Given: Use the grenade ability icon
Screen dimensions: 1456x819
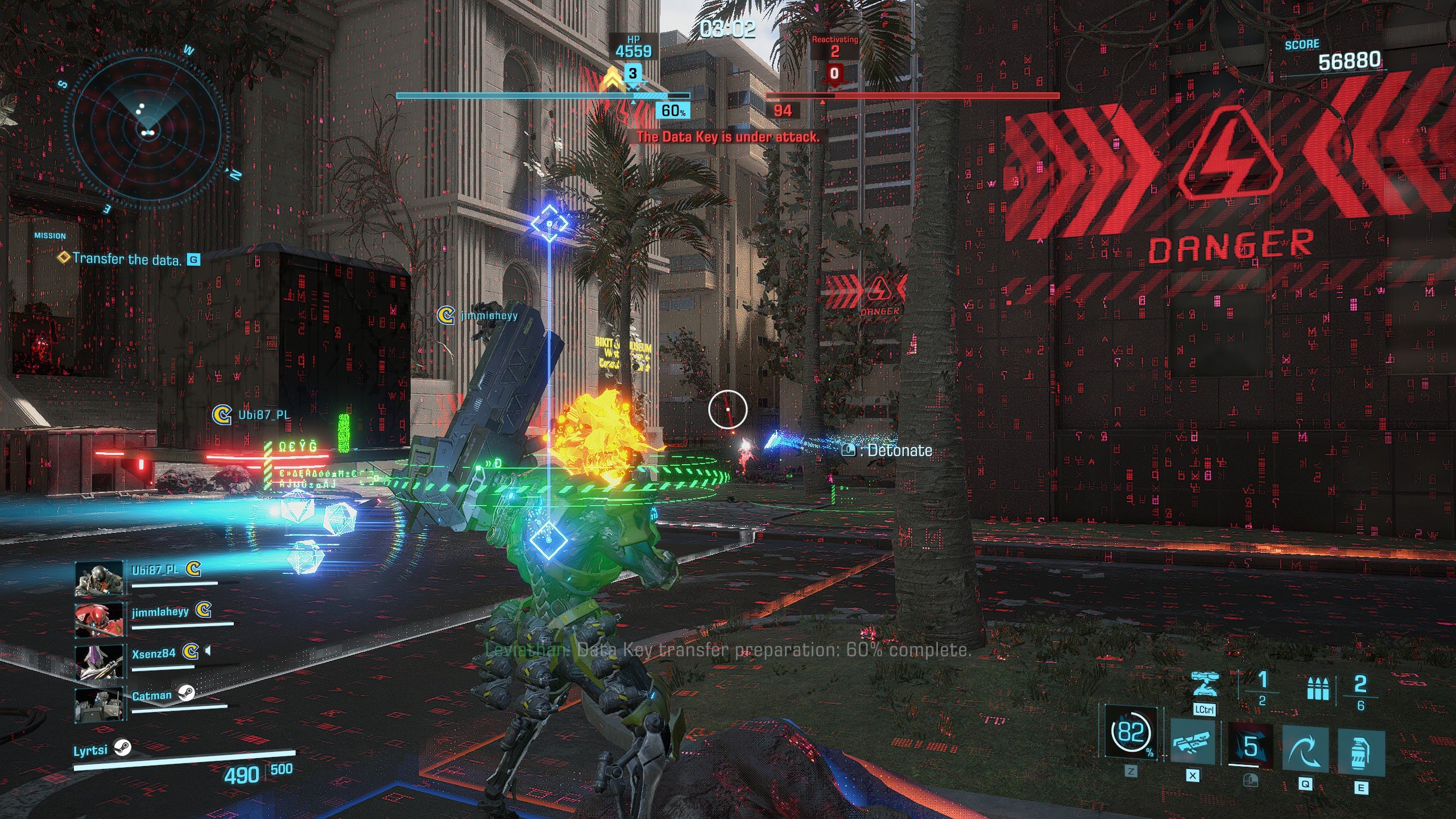Looking at the screenshot, I should point(1360,752).
